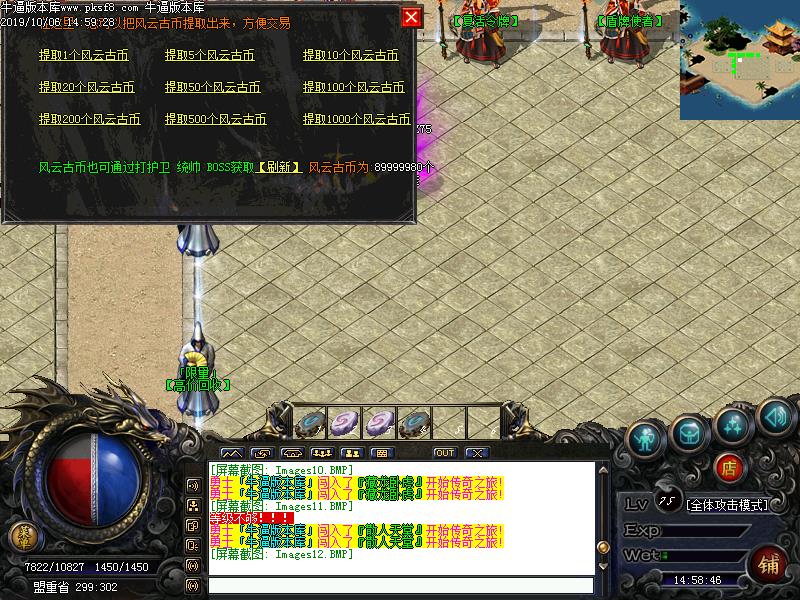The image size is (800, 600).
Task: Choose 提取200个风云古币
Action: pyautogui.click(x=89, y=119)
